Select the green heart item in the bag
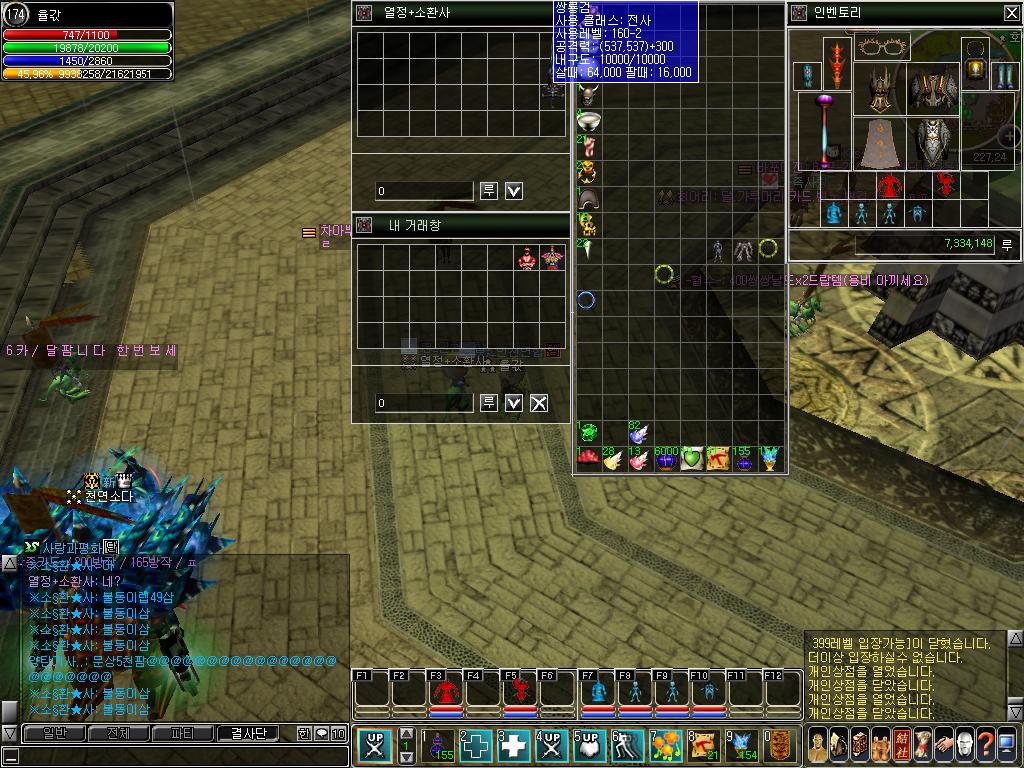Viewport: 1024px width, 768px height. coord(692,459)
